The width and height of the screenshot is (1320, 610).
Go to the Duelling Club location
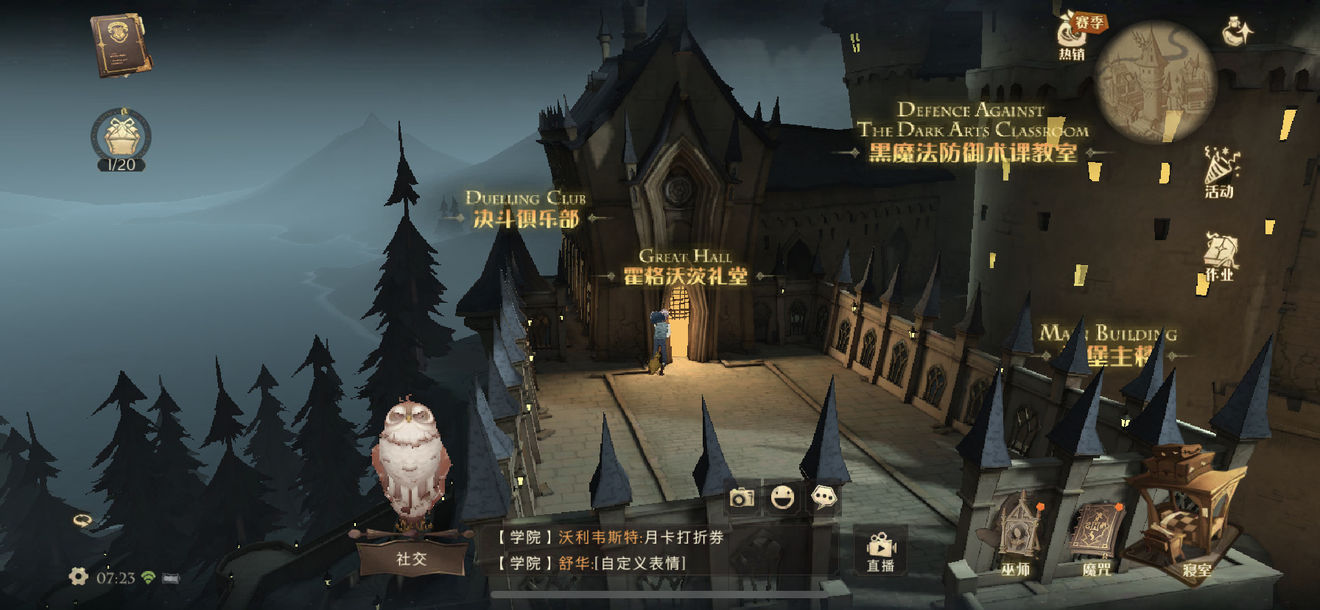(526, 216)
